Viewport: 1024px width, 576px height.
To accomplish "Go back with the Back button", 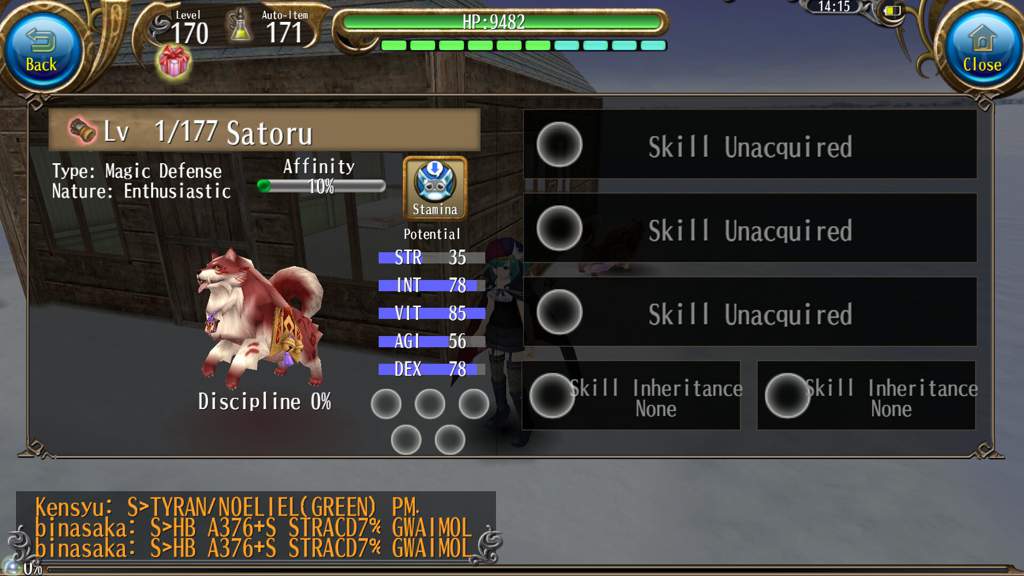I will (x=41, y=50).
